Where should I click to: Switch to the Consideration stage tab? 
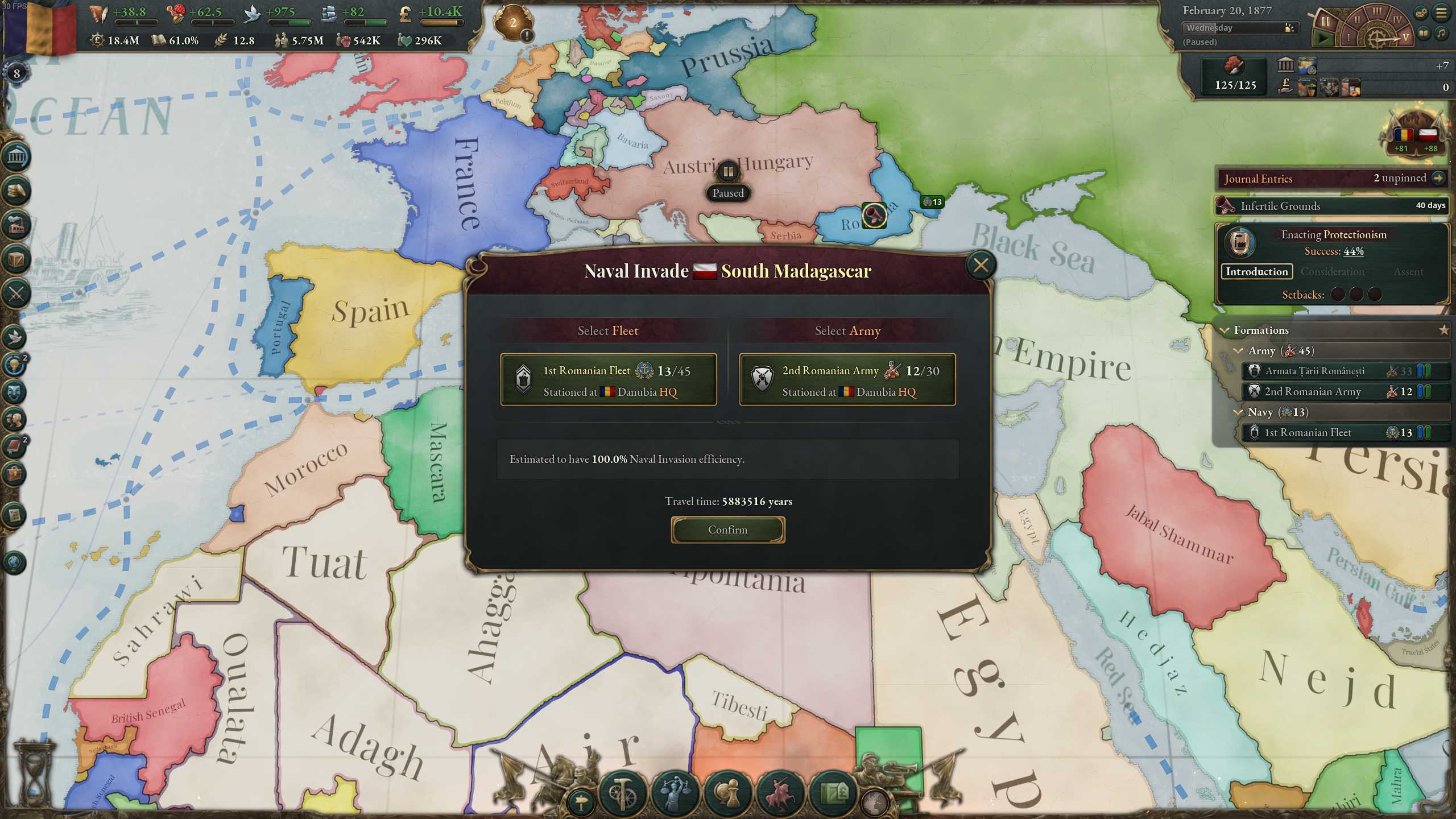(1332, 272)
